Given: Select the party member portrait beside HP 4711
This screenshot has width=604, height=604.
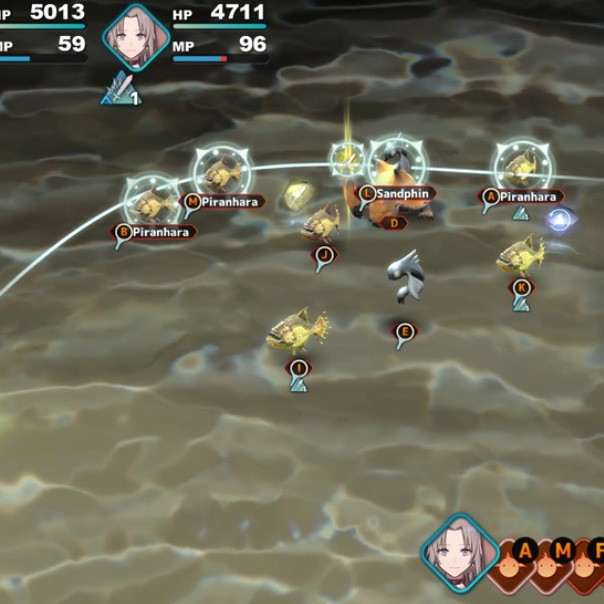Looking at the screenshot, I should coord(135,33).
